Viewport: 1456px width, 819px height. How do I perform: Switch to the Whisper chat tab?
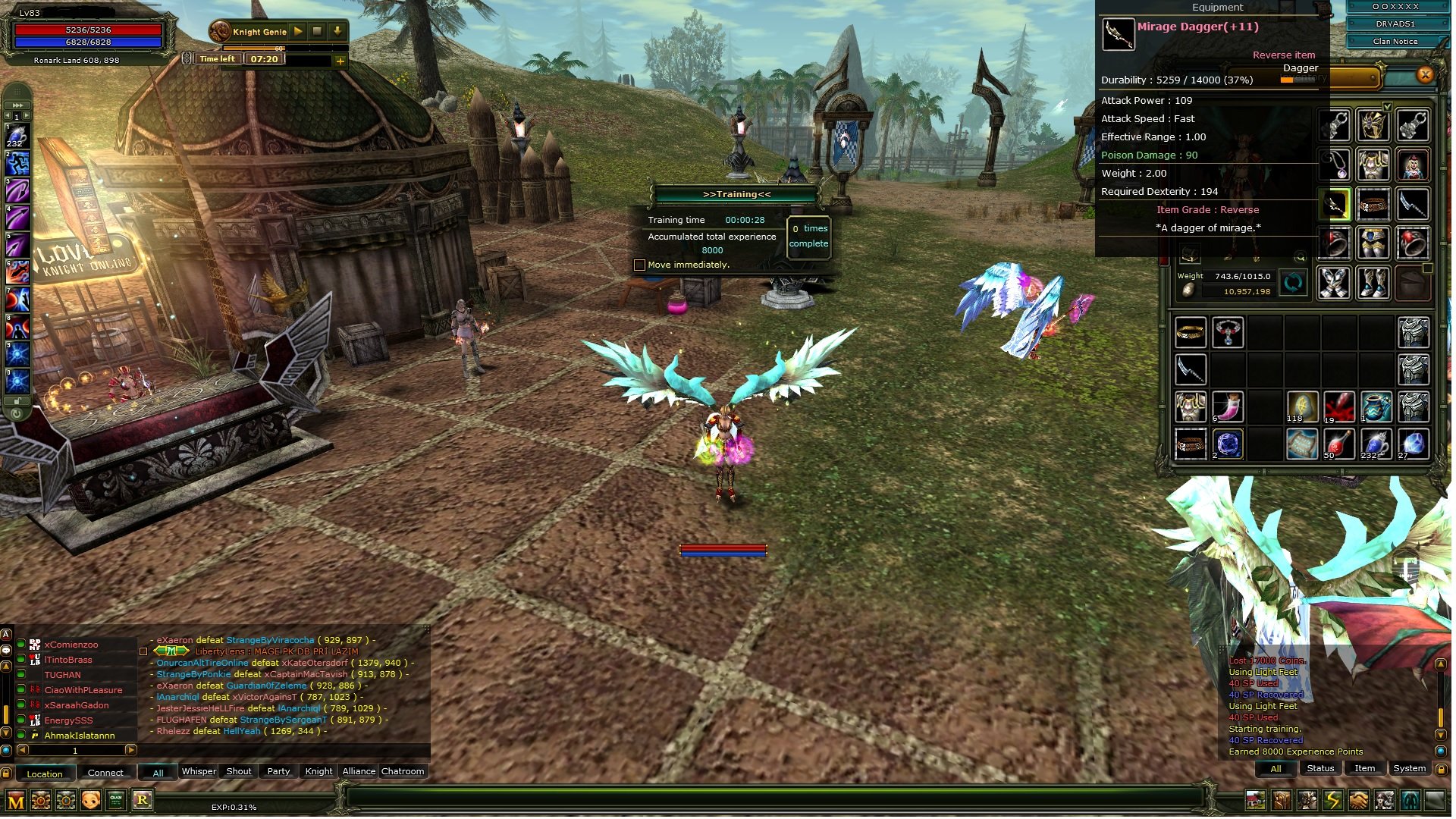199,771
